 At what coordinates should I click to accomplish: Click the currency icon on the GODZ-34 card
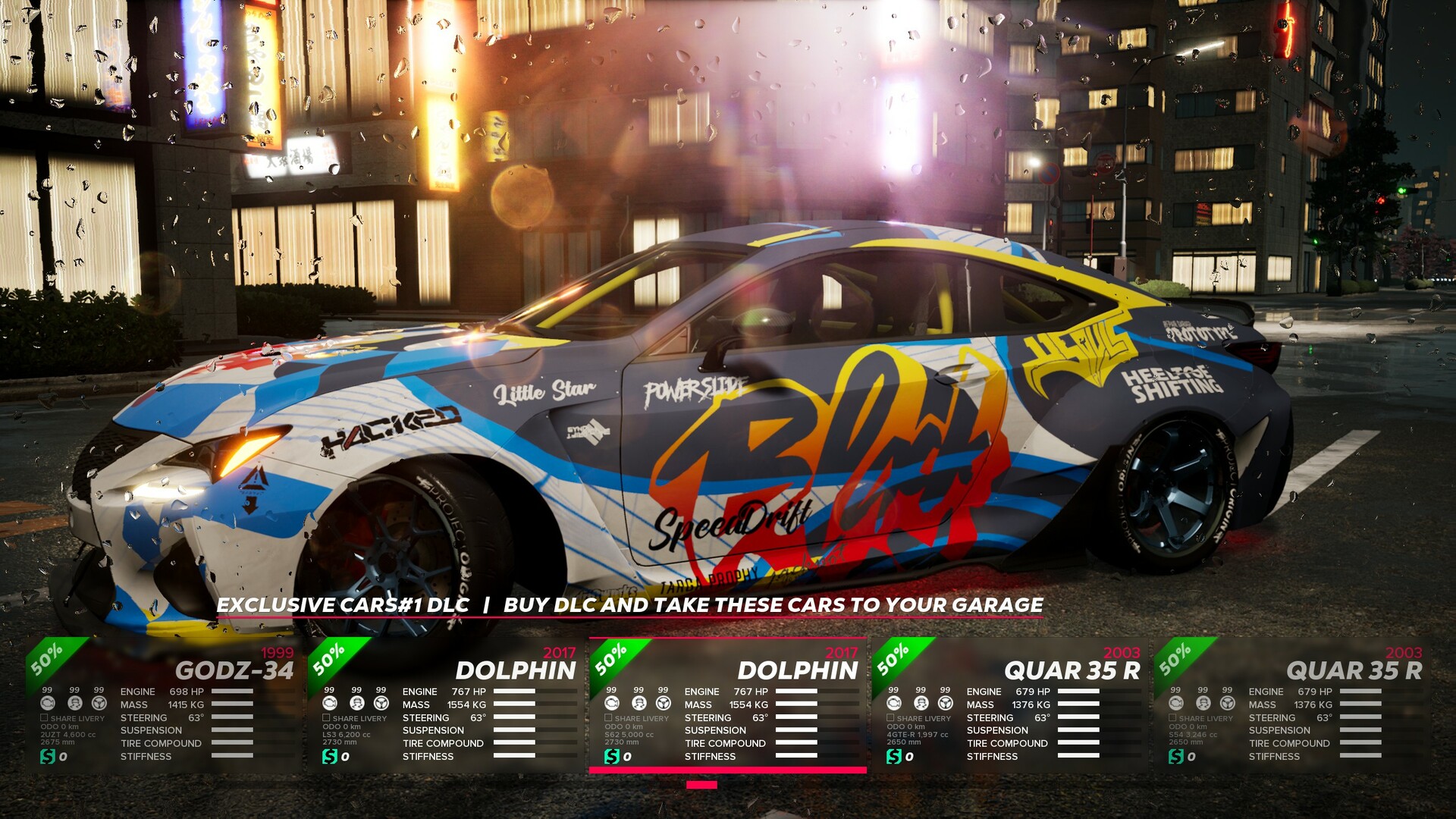click(48, 756)
